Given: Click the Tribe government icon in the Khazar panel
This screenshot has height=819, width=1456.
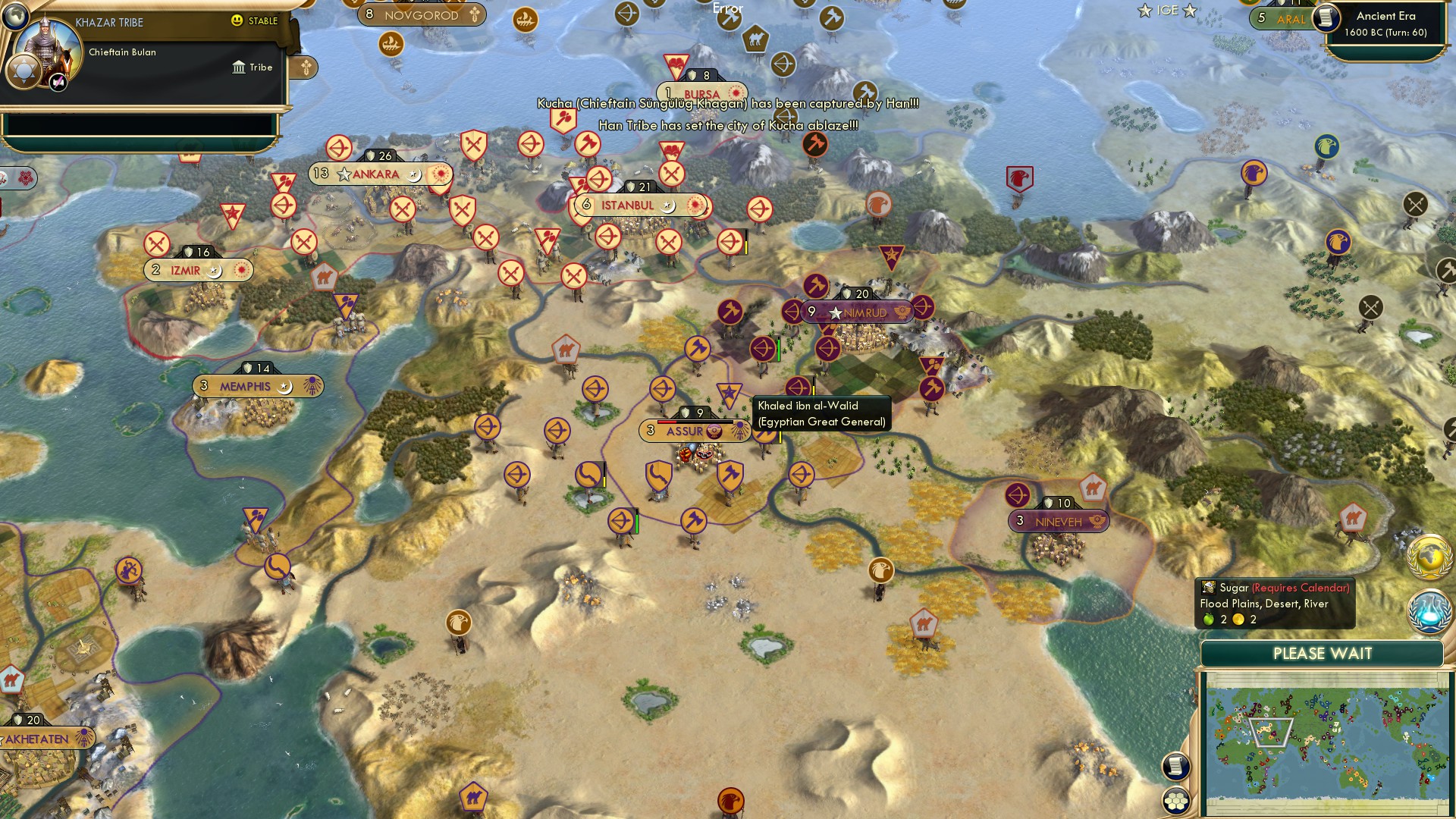Looking at the screenshot, I should tap(239, 67).
